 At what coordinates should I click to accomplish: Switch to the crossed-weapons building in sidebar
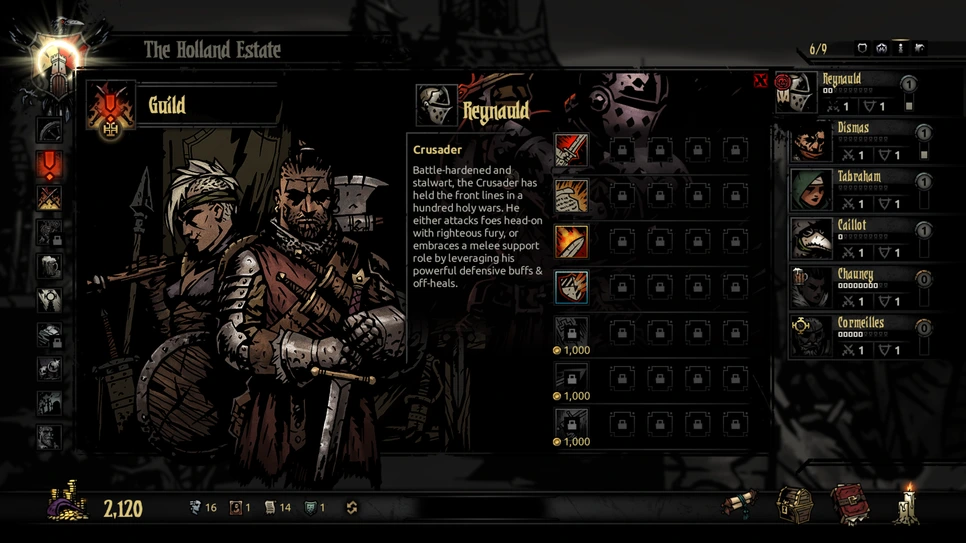click(x=49, y=198)
